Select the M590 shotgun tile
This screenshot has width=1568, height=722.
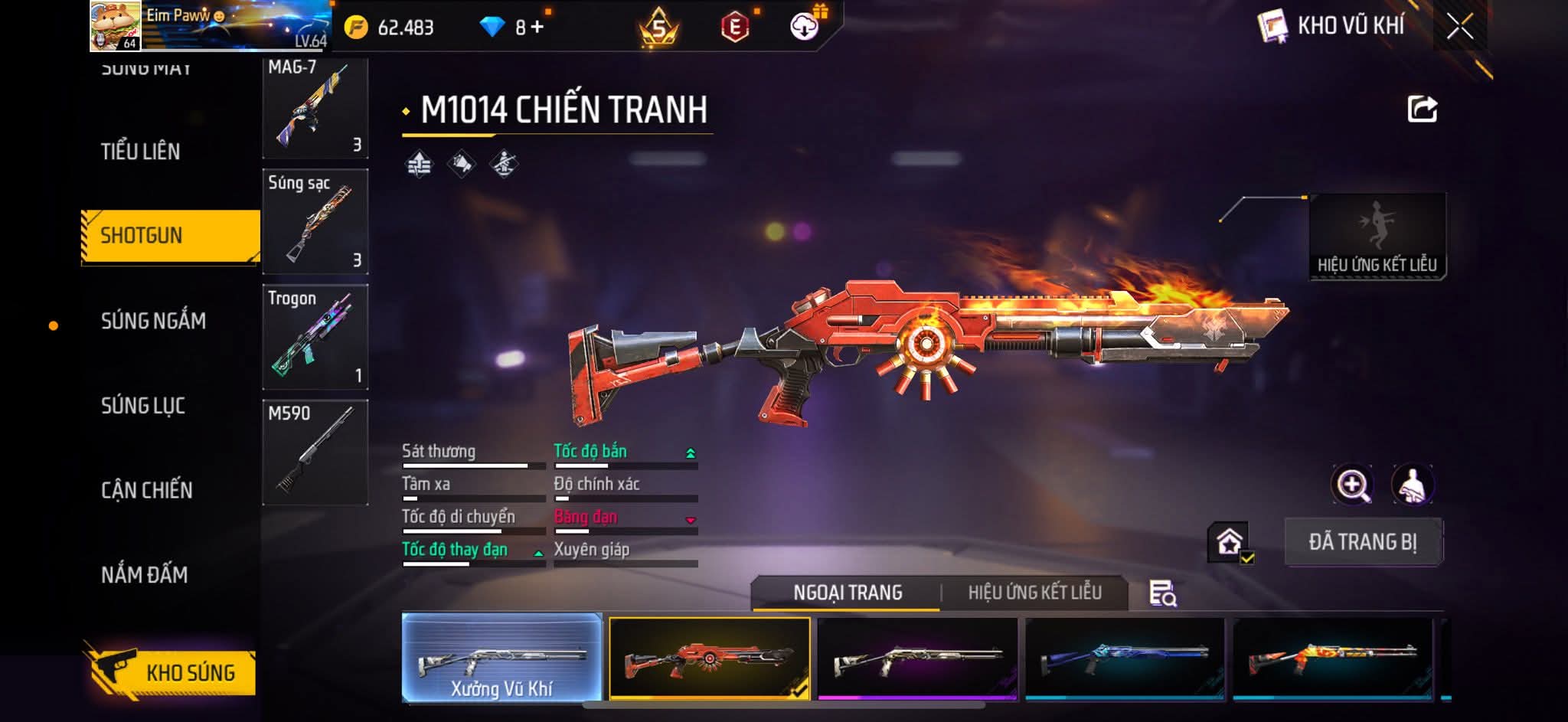click(315, 452)
